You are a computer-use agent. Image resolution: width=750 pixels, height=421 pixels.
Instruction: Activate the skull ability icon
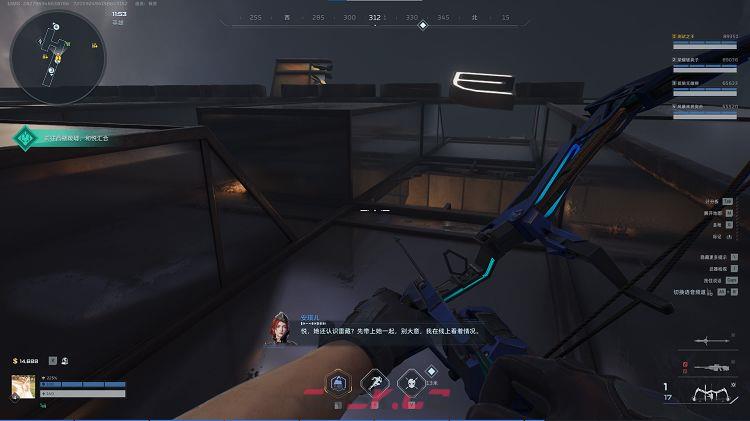[409, 382]
